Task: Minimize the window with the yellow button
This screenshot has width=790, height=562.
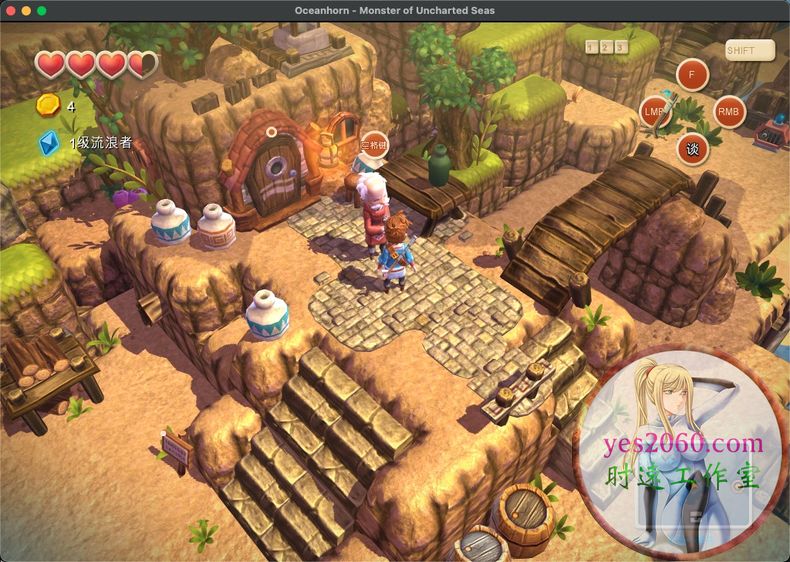Action: point(26,10)
